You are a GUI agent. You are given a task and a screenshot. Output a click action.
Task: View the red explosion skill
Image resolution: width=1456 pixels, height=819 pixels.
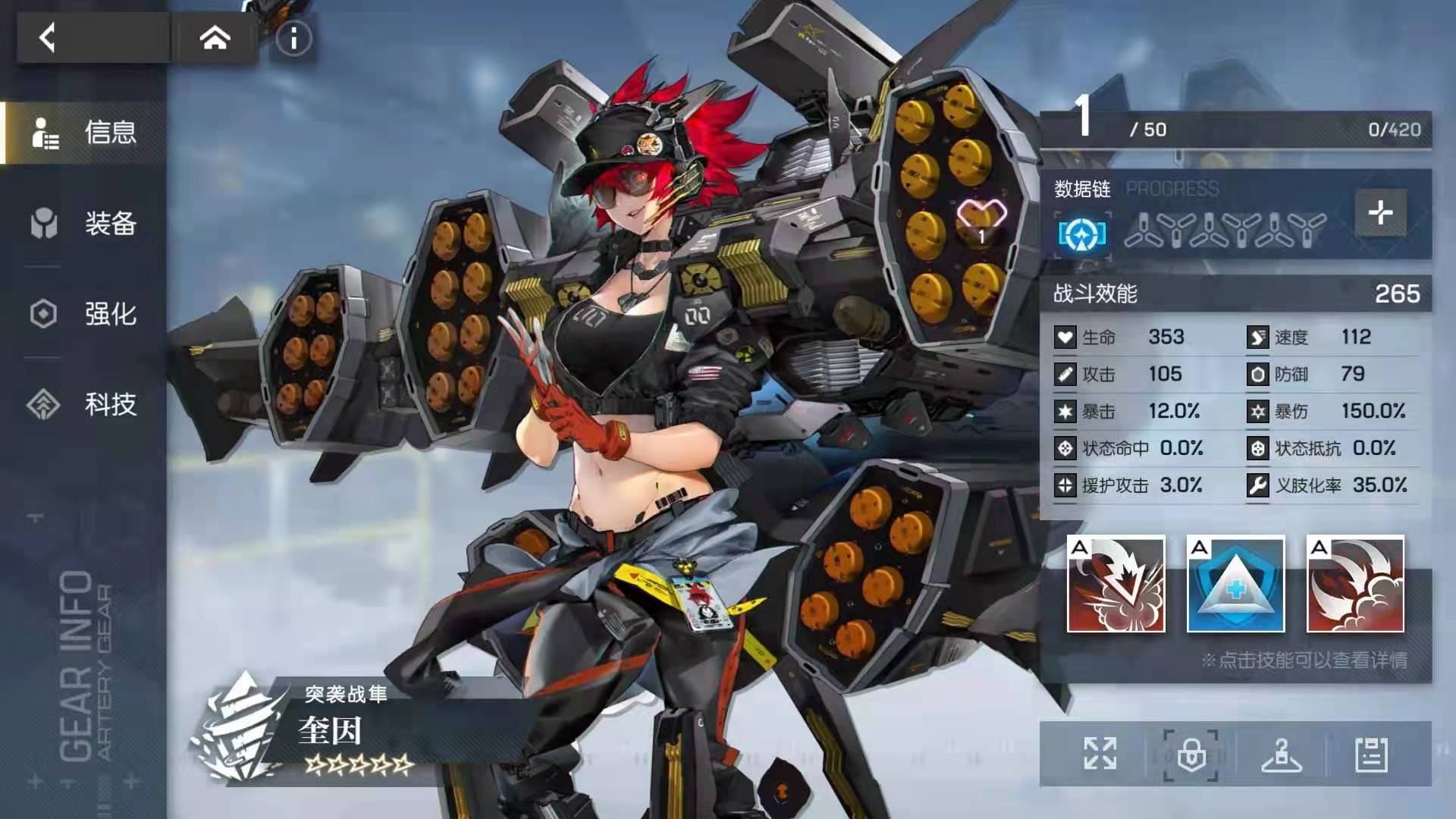[1116, 584]
